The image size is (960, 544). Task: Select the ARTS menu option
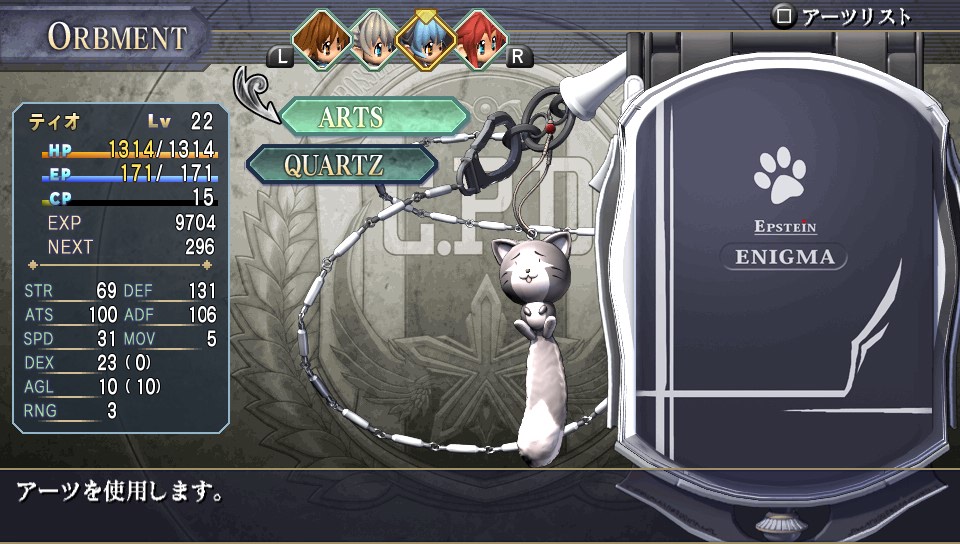tap(373, 117)
